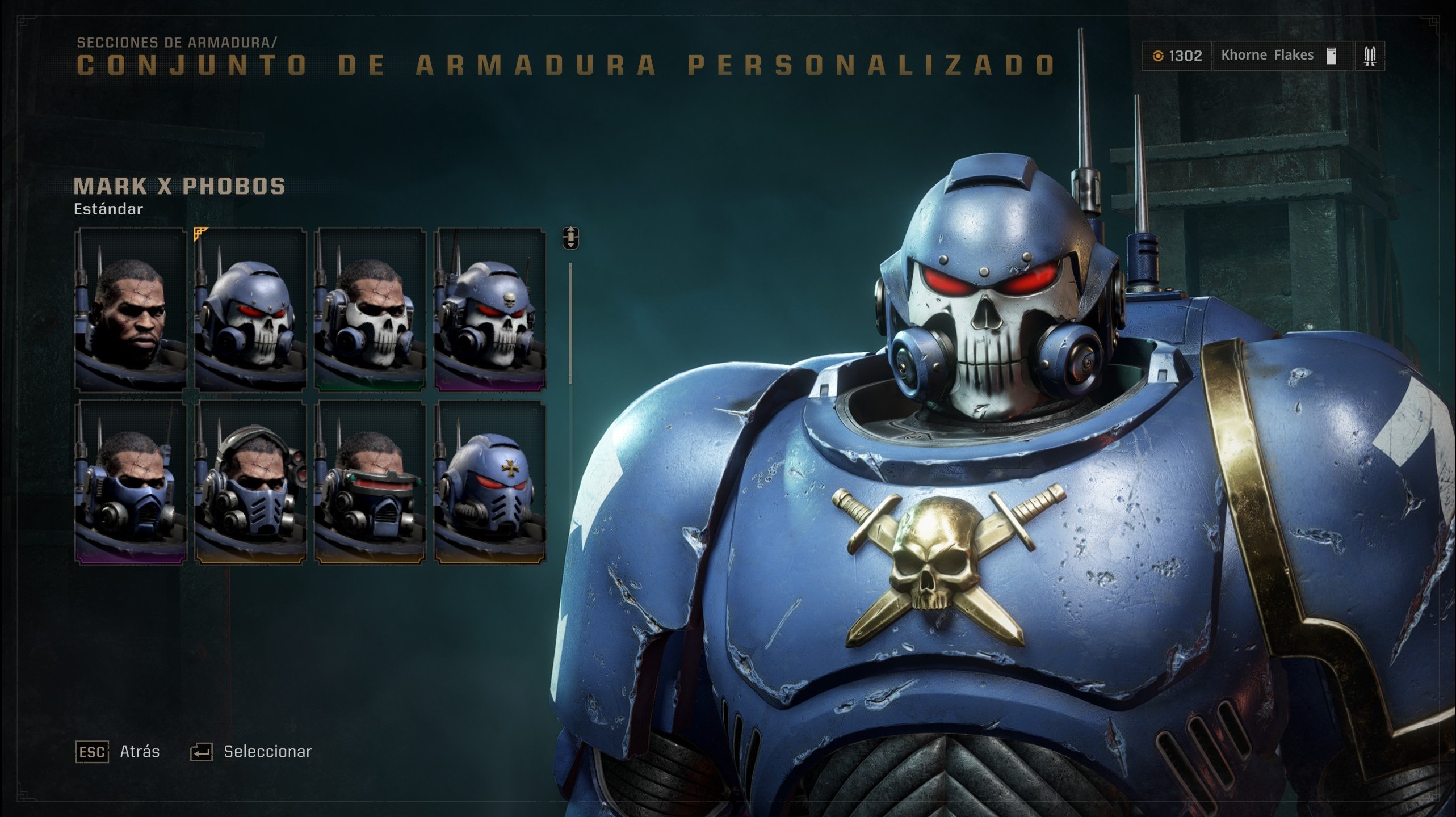Click Atrás to go back
This screenshot has height=817, width=1456.
[139, 751]
